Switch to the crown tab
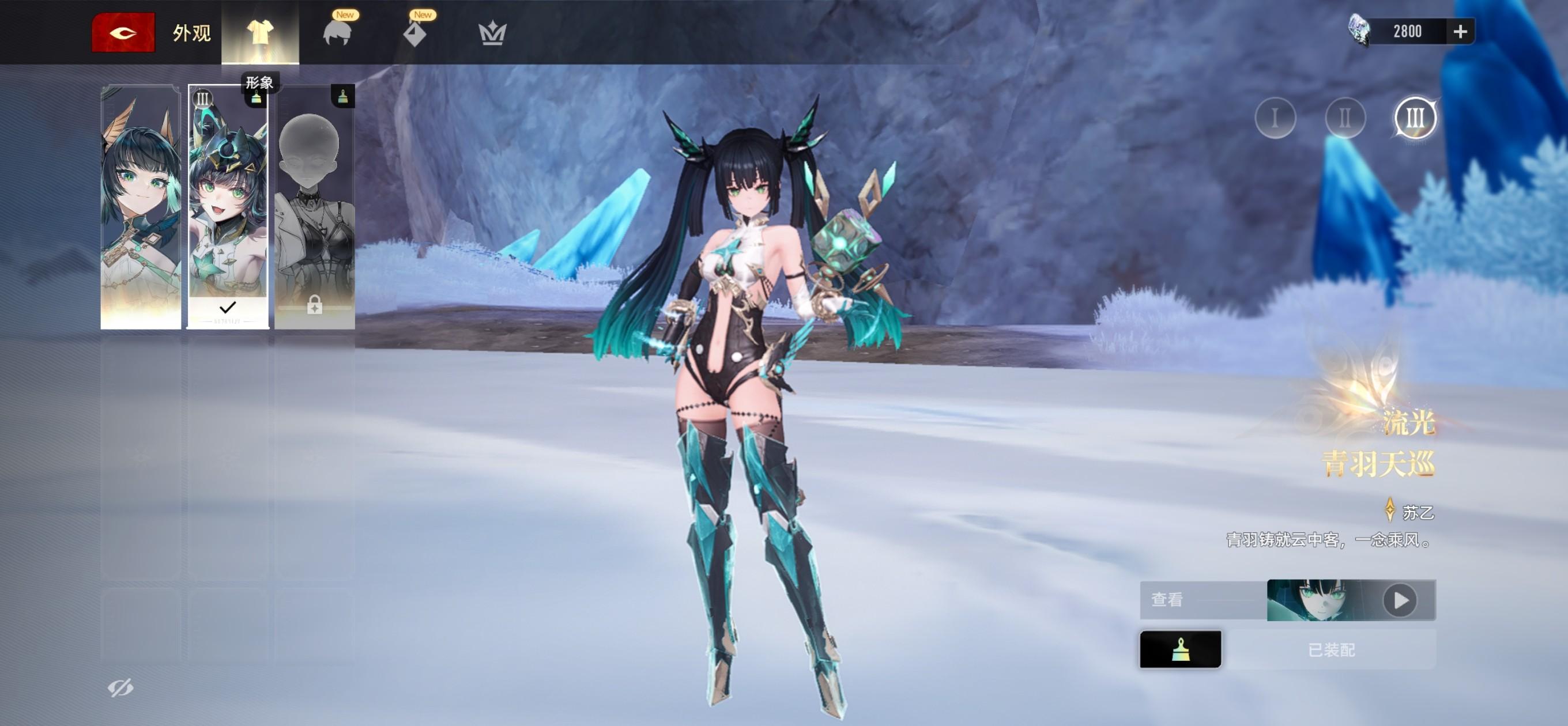Screen dimensions: 1568x726 pyautogui.click(x=492, y=32)
